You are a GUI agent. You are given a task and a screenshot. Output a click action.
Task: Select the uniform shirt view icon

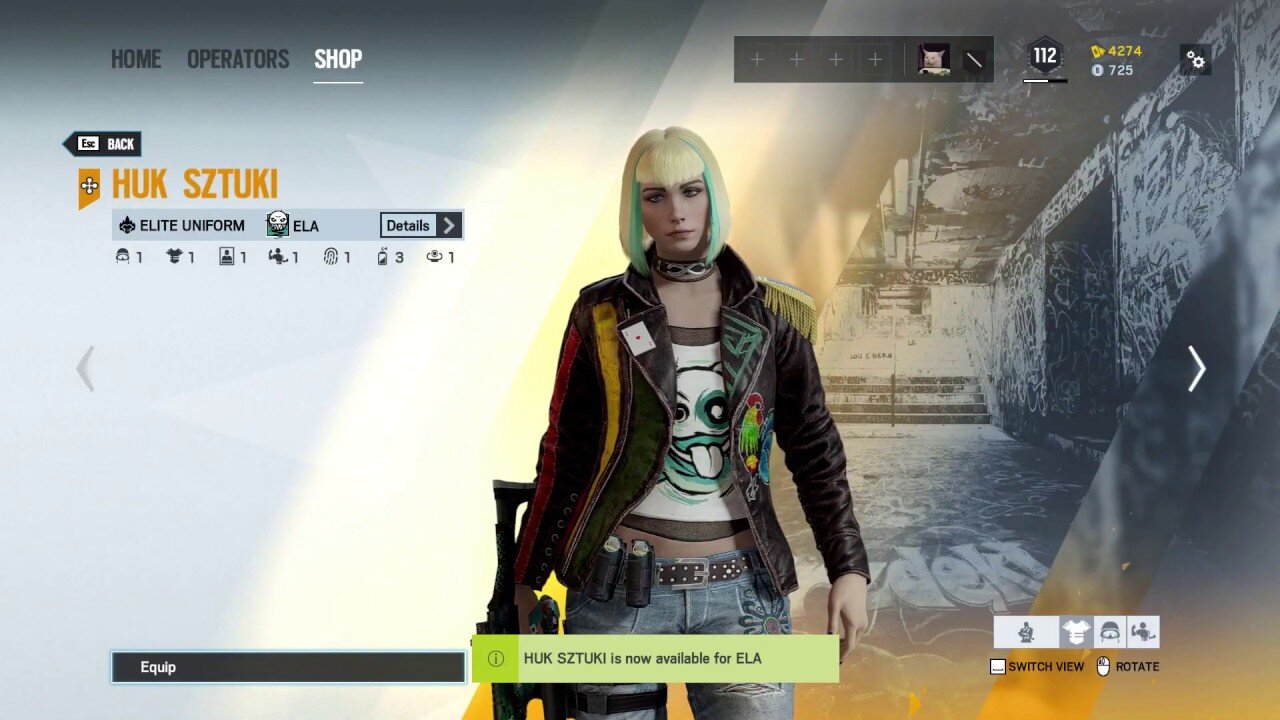coord(1076,632)
